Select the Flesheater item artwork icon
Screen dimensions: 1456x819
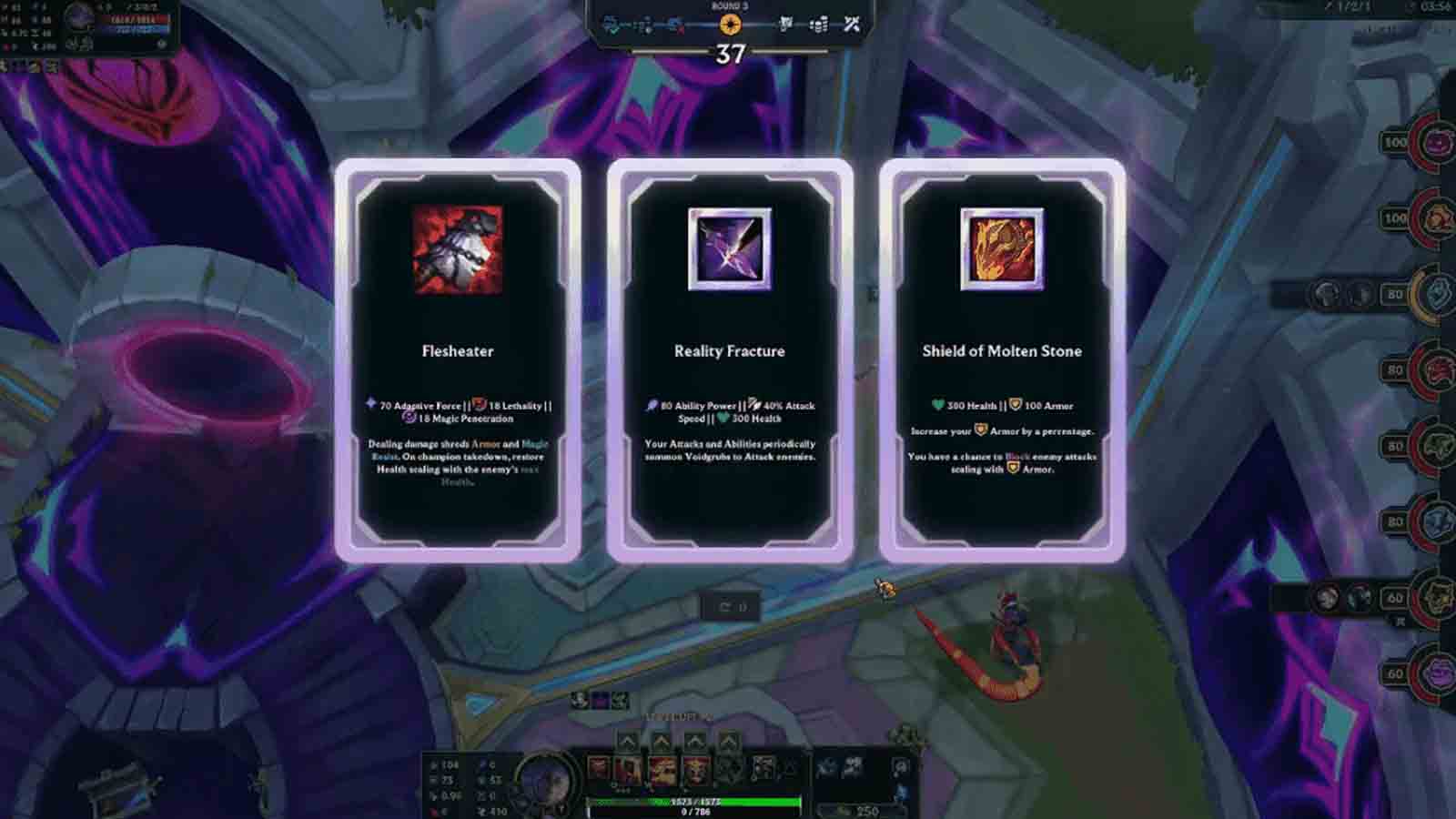click(458, 249)
